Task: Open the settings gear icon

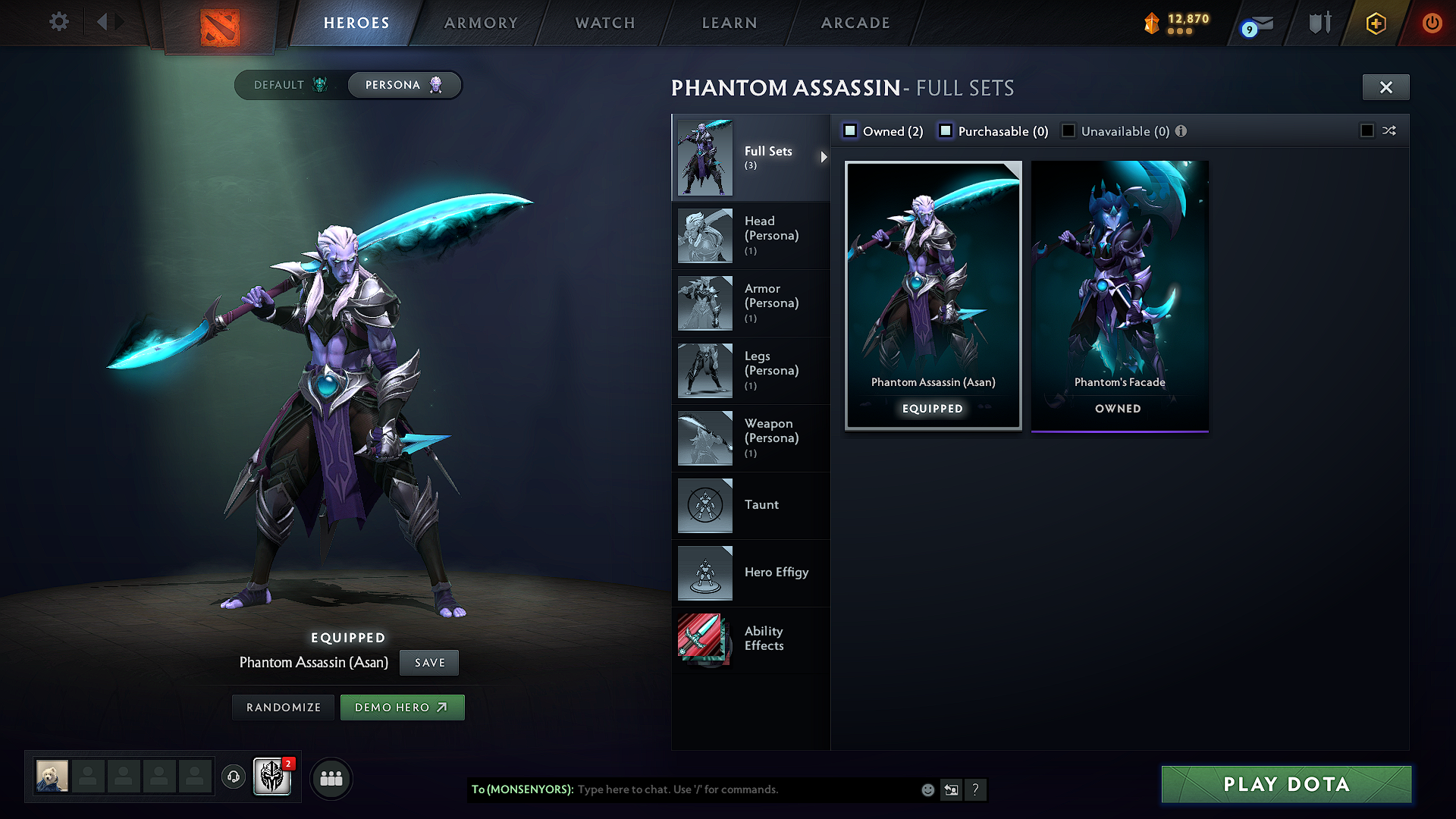Action: click(58, 22)
